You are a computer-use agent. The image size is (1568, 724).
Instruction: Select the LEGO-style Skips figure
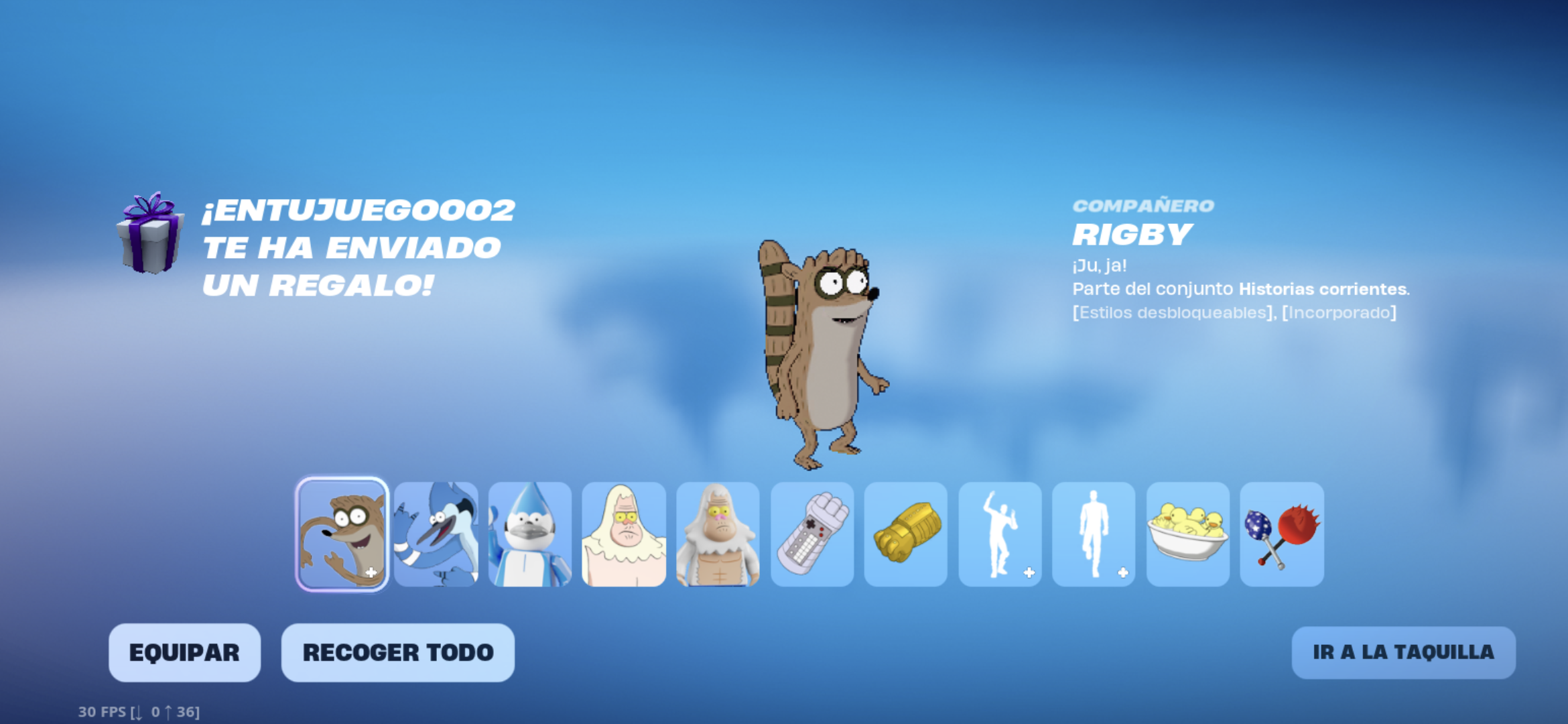[x=718, y=534]
